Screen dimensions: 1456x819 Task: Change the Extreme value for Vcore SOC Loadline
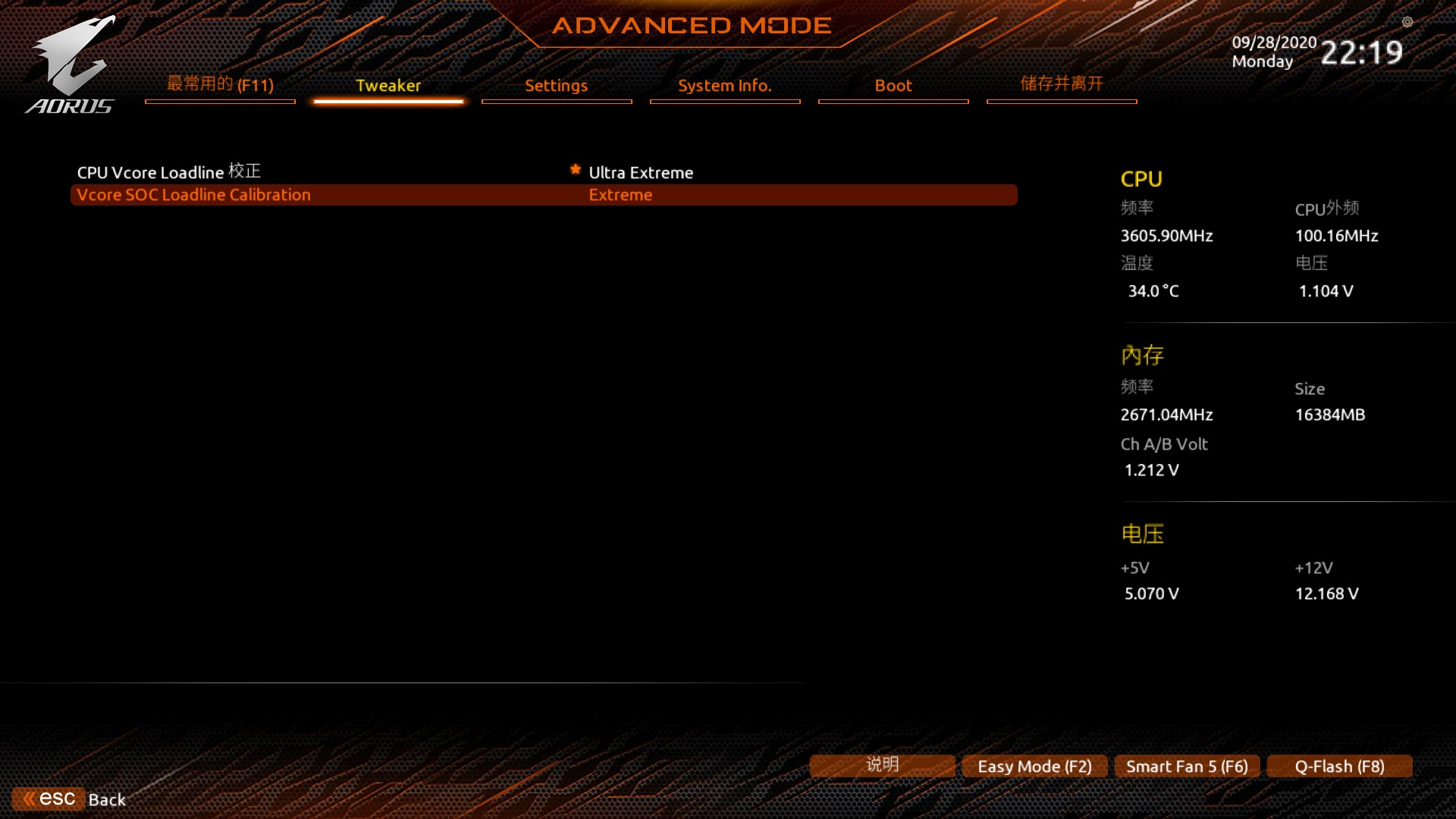click(620, 194)
